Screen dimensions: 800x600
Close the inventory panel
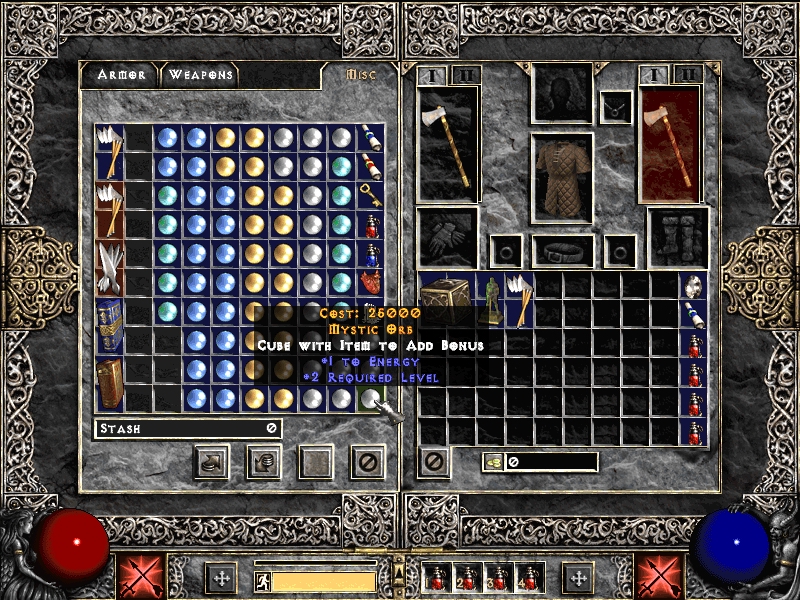pyautogui.click(x=434, y=461)
